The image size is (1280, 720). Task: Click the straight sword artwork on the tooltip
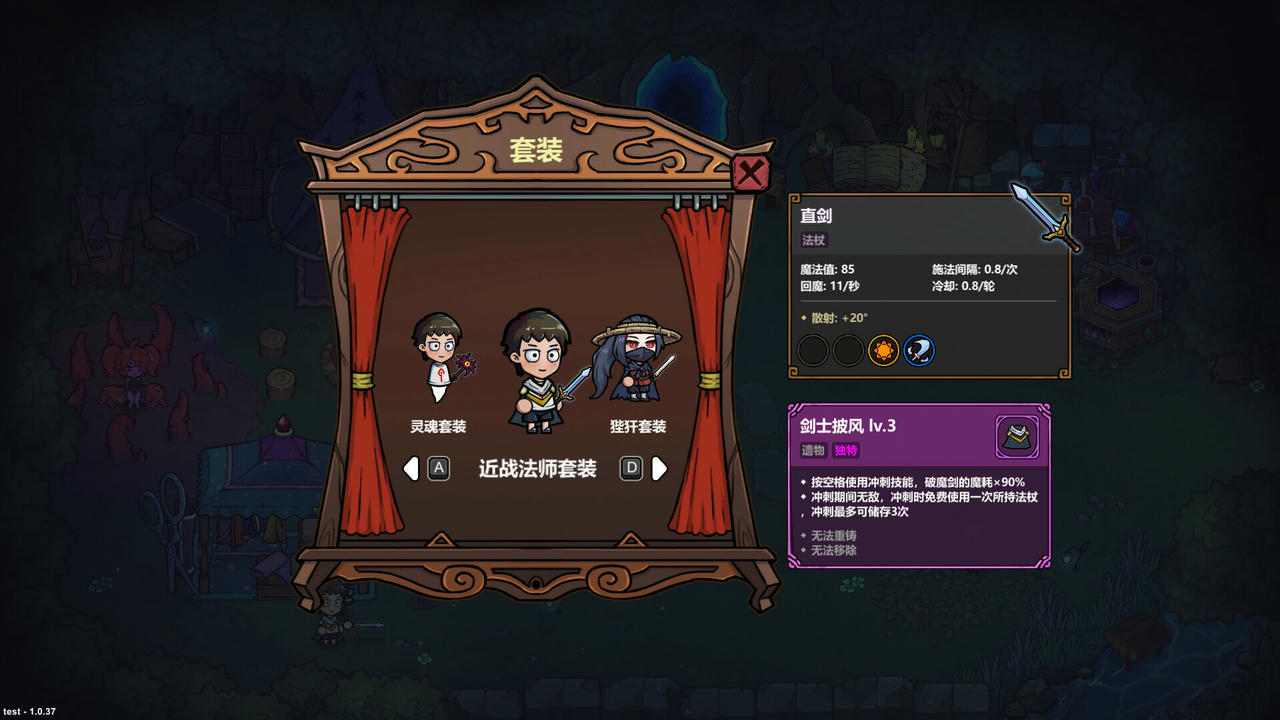[1041, 216]
